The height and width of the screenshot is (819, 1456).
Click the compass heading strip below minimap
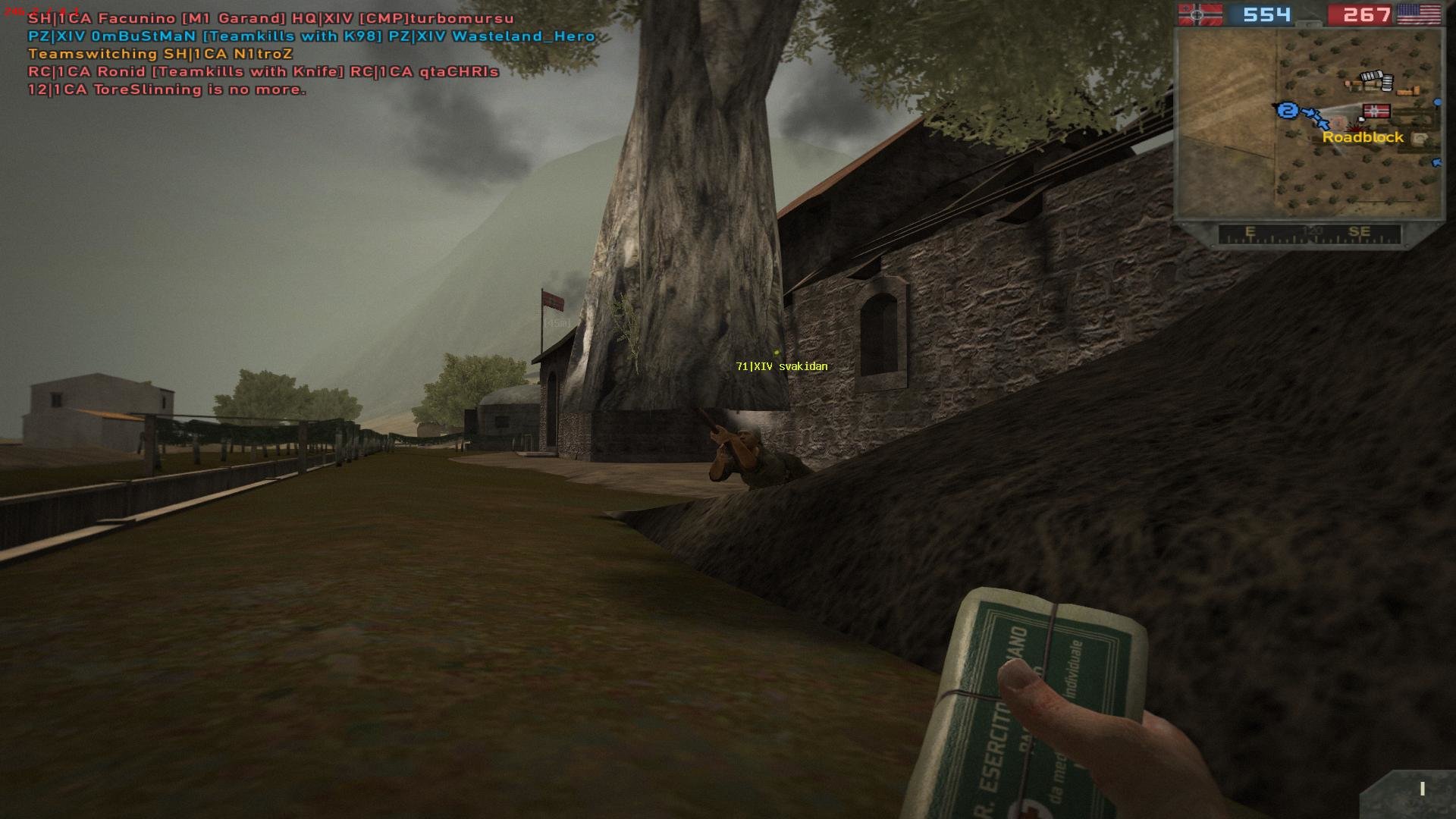click(x=1309, y=234)
